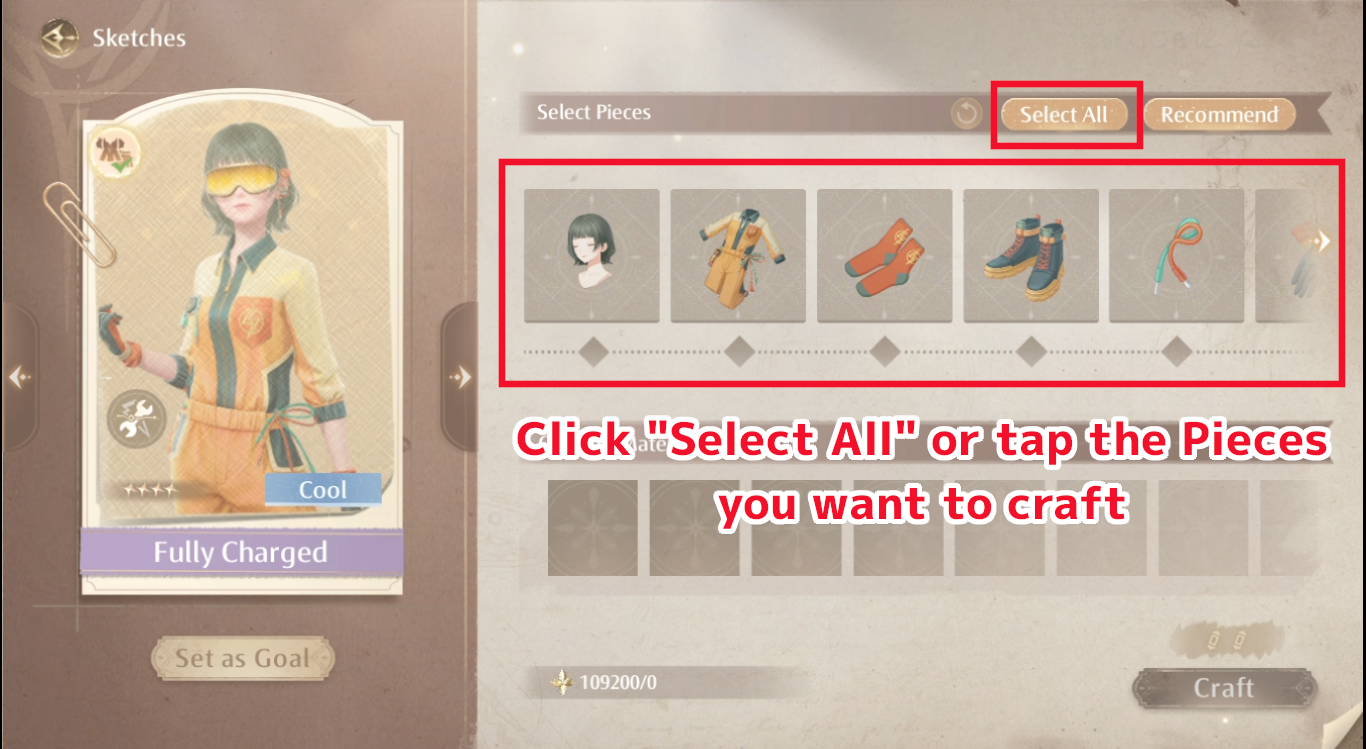Viewport: 1366px width, 749px height.
Task: Expand more pieces with the right chevron
Action: tap(1322, 241)
